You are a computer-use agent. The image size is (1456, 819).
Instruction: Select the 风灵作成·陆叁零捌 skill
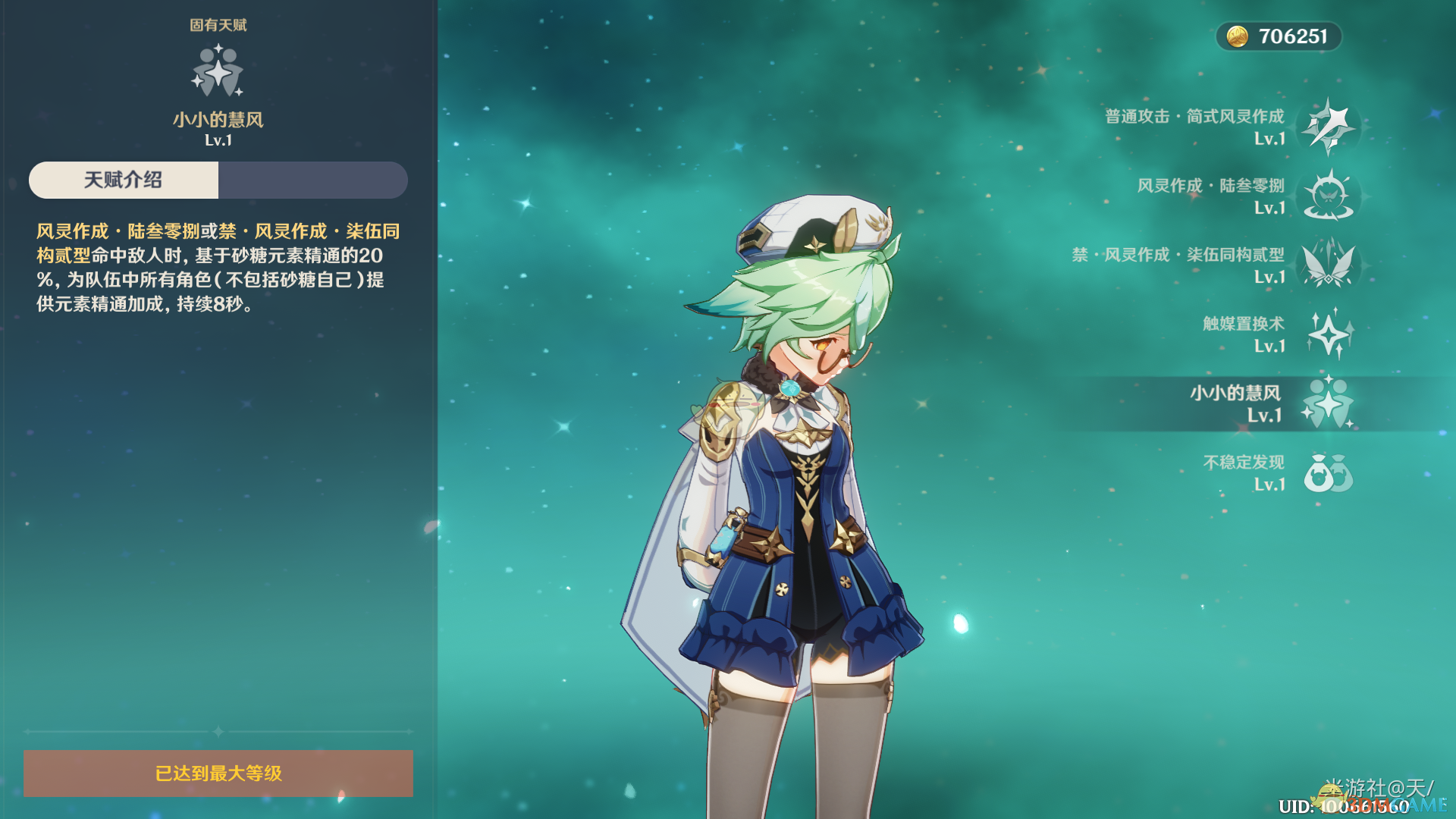pyautogui.click(x=1329, y=196)
